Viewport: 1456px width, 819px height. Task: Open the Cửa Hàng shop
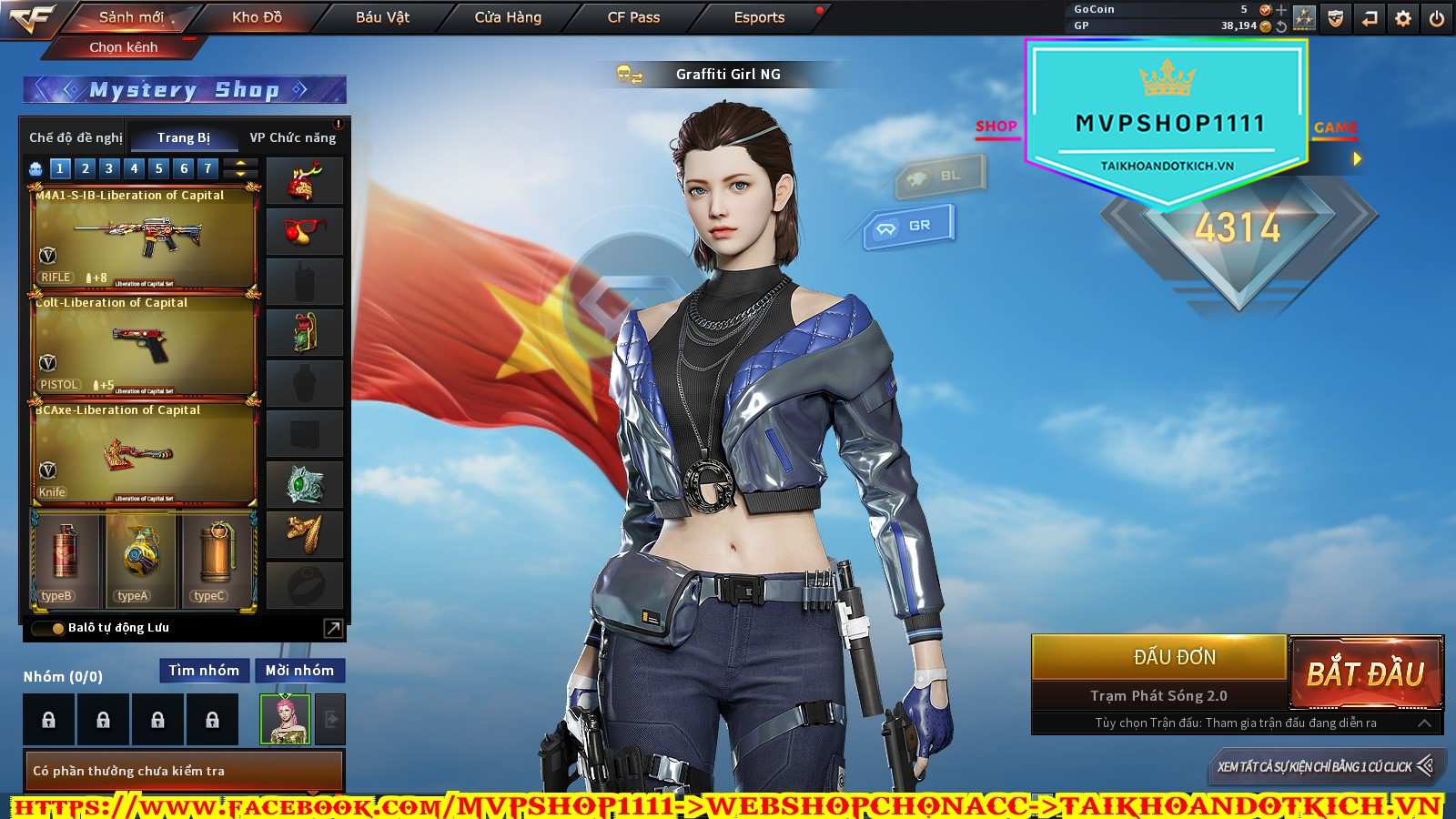[x=508, y=17]
